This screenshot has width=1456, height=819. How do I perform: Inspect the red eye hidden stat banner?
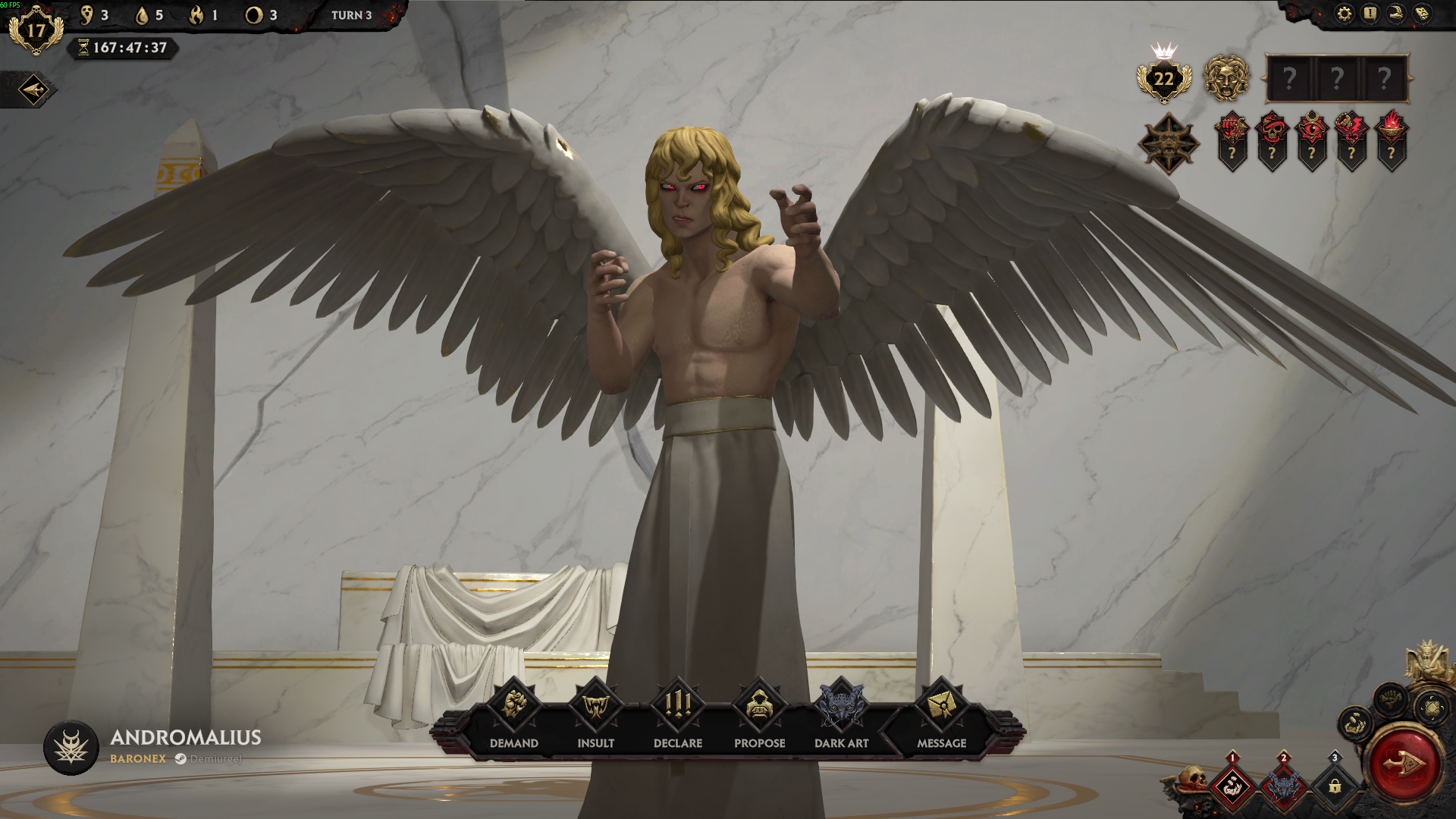click(1312, 141)
